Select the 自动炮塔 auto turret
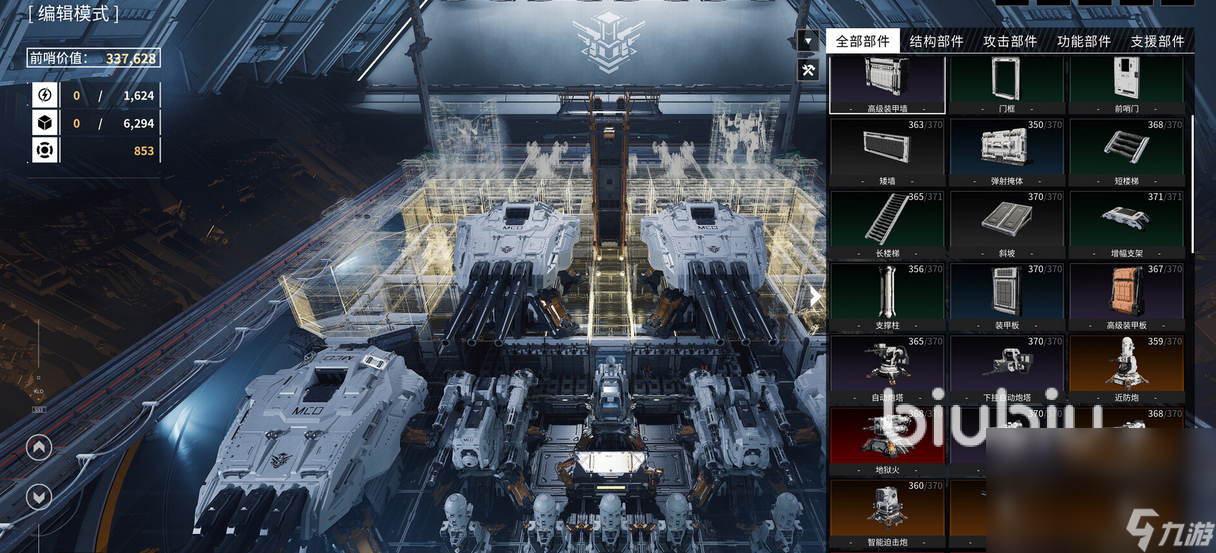The image size is (1216, 553). (886, 368)
